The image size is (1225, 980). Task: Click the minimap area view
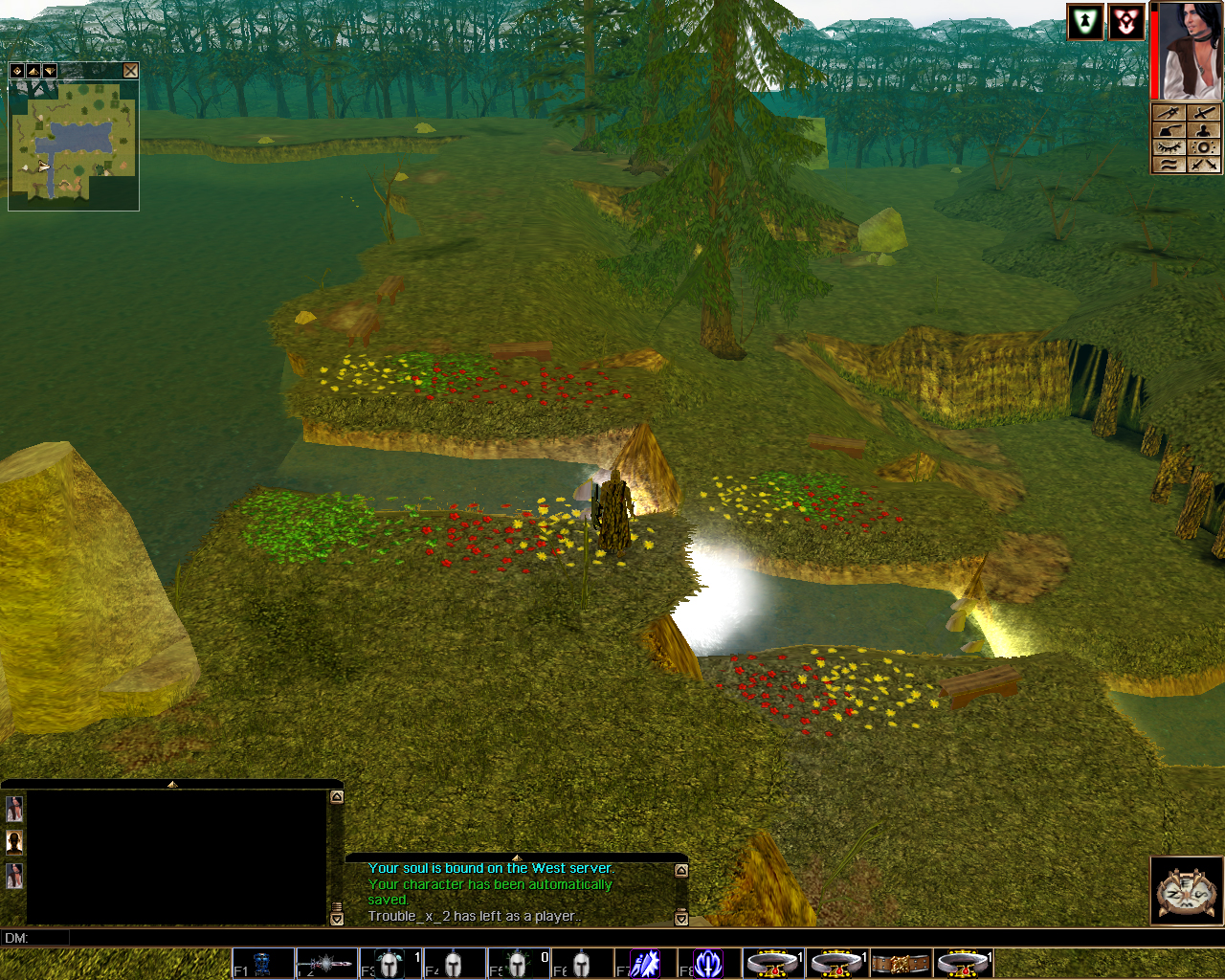(x=74, y=144)
